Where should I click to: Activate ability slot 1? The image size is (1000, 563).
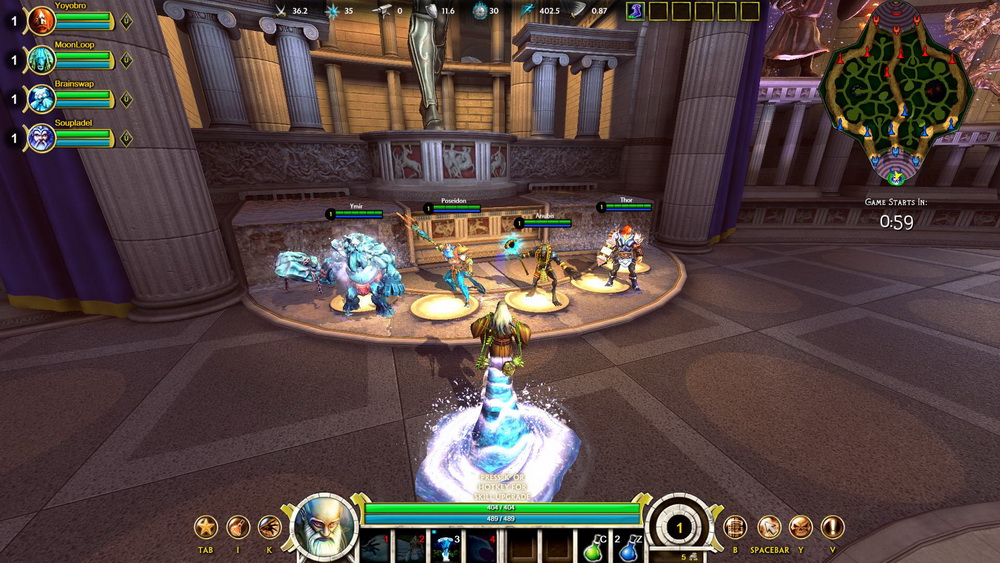(376, 549)
